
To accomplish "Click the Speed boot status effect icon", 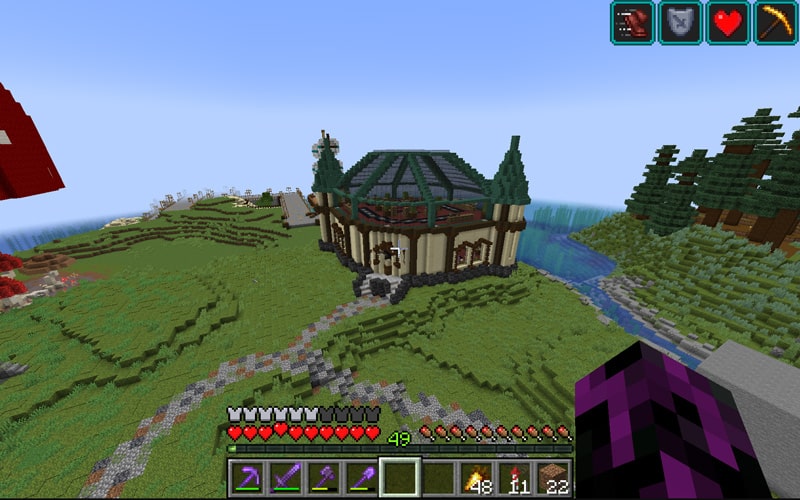I will [632, 22].
